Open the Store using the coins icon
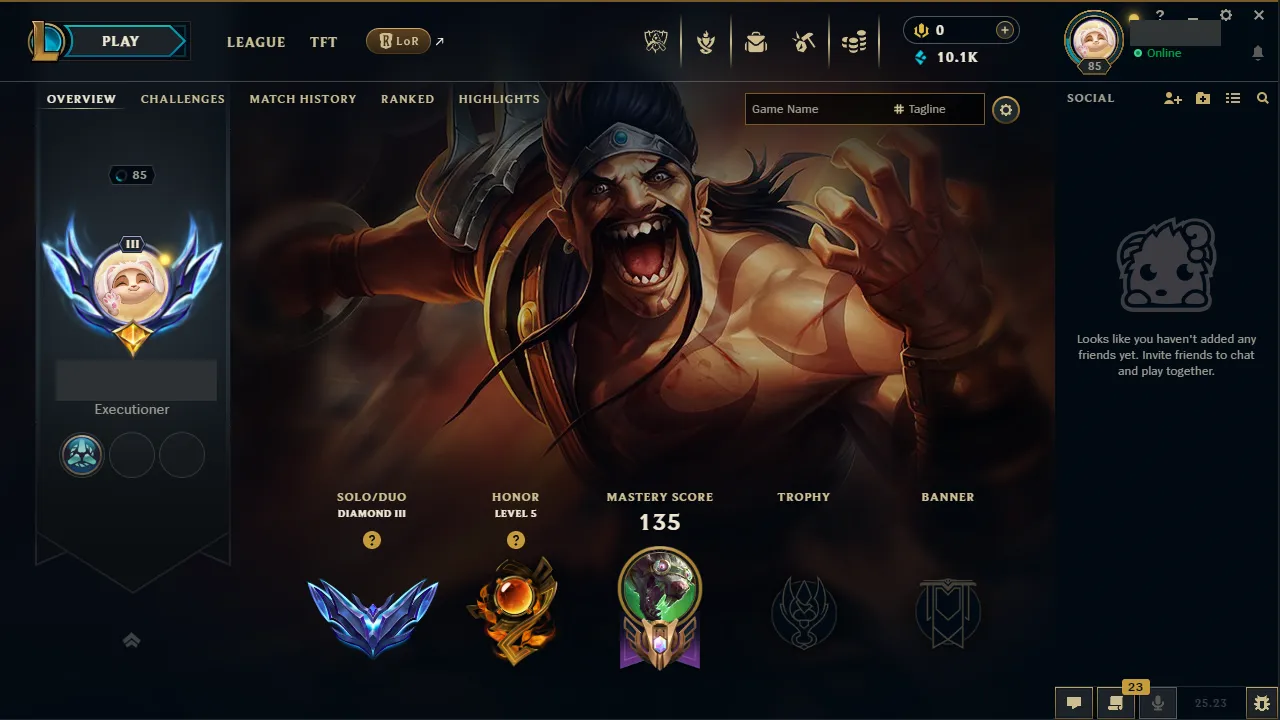1280x720 pixels. click(x=855, y=41)
